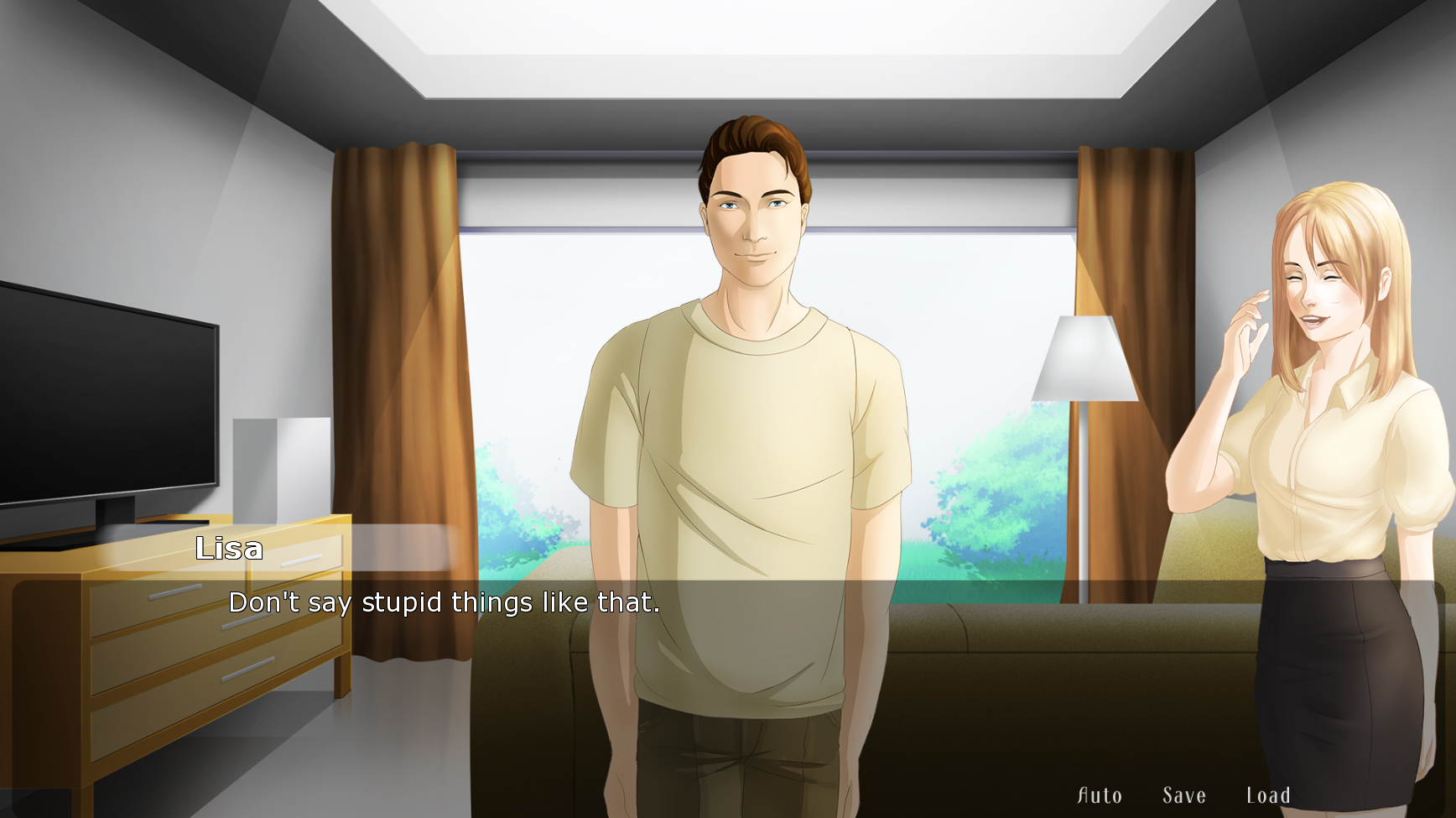Click the Lisa name label above the dialogue
1456x818 pixels.
[229, 549]
